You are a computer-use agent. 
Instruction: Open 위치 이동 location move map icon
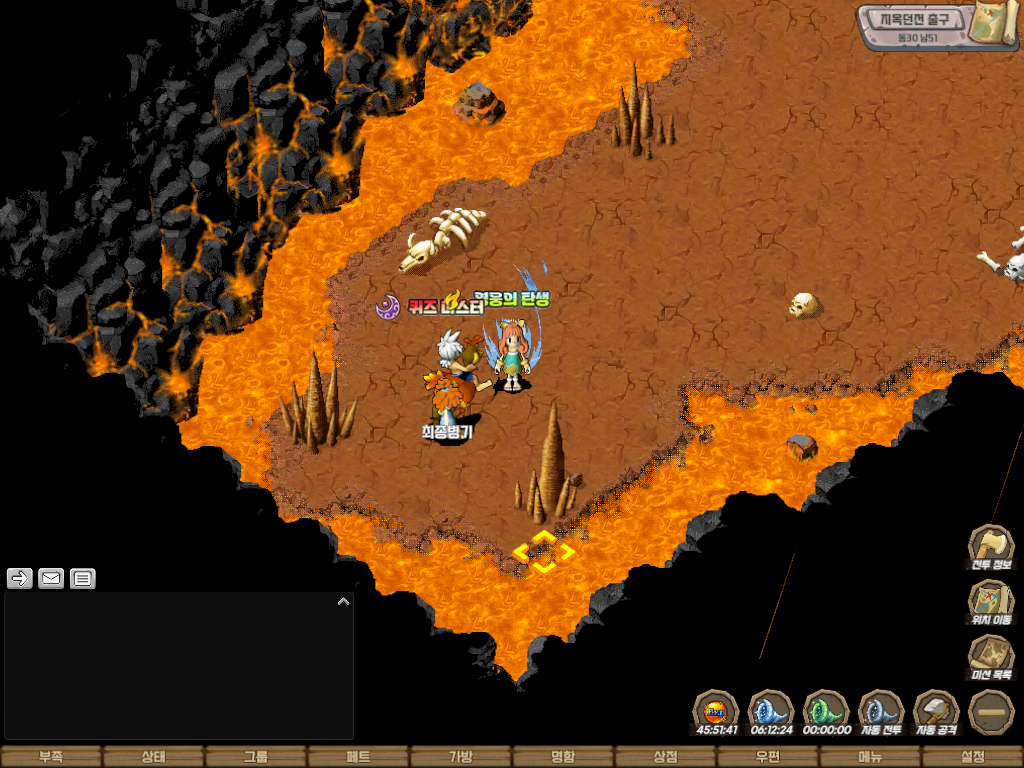click(991, 601)
